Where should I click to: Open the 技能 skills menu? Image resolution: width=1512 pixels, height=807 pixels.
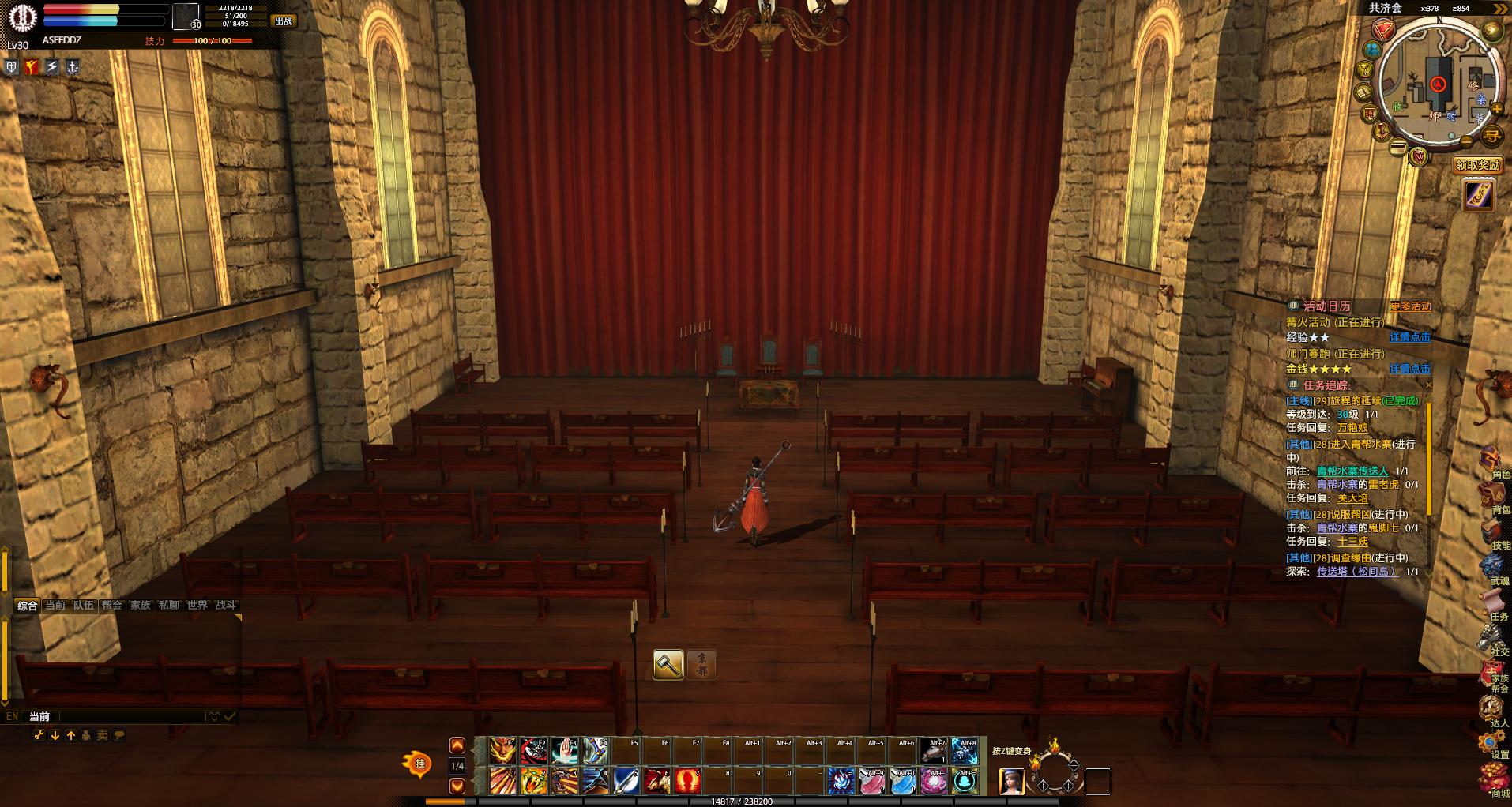(1493, 533)
